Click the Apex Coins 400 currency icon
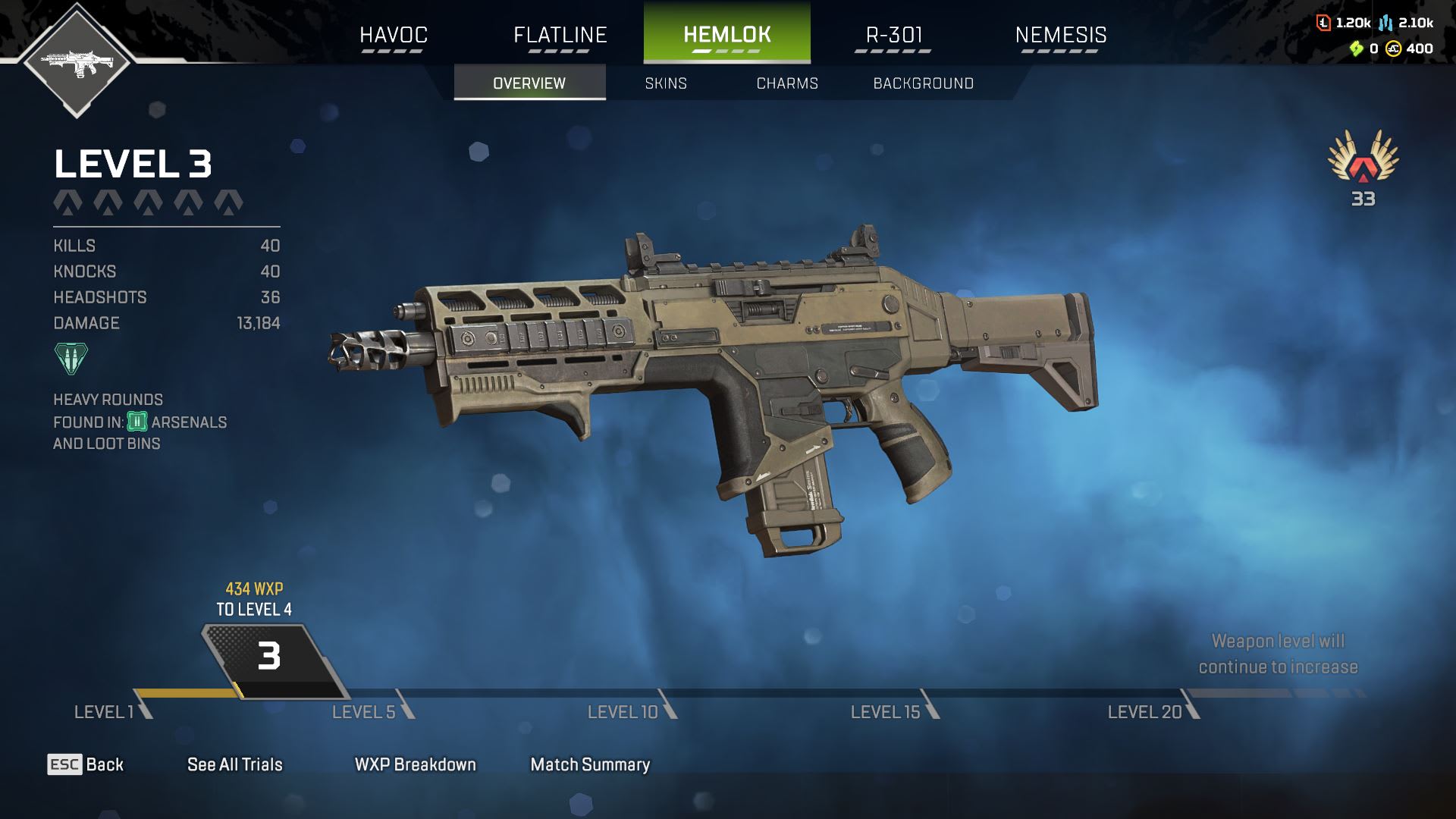The image size is (1456, 819). pyautogui.click(x=1393, y=49)
